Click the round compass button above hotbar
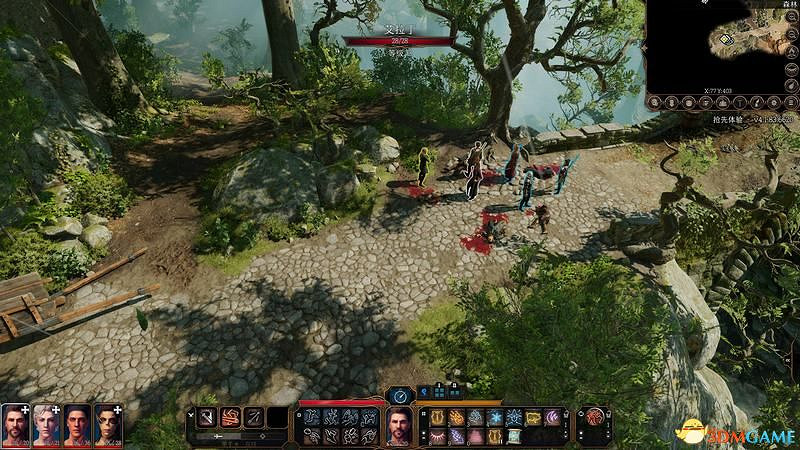The width and height of the screenshot is (800, 450). [x=400, y=393]
